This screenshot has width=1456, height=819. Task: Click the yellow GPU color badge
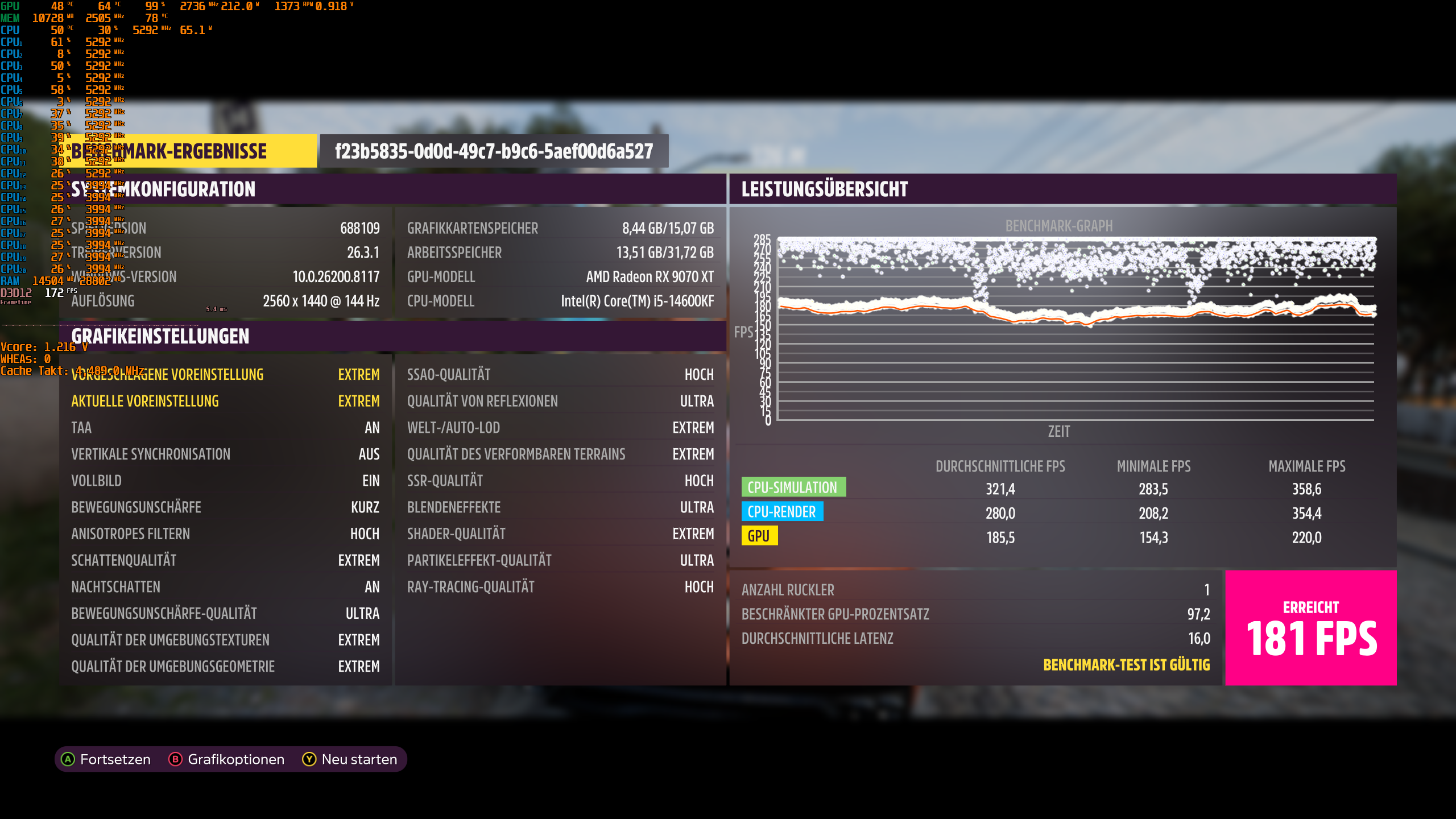[x=760, y=535]
